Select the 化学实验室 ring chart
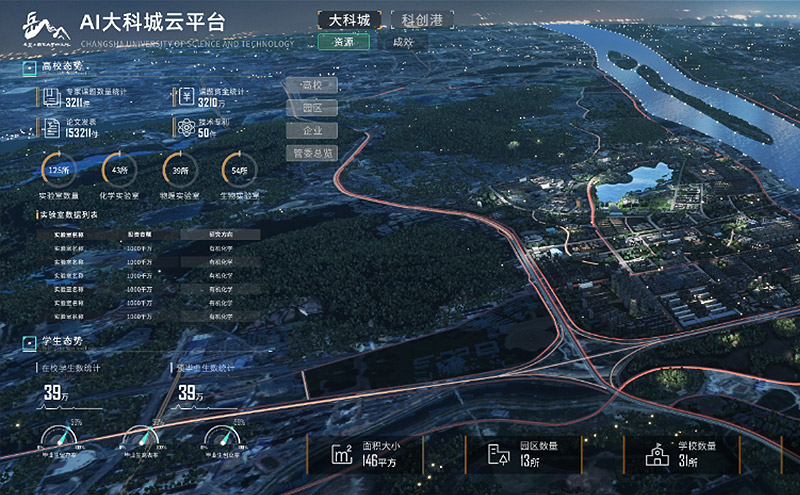Image resolution: width=800 pixels, height=495 pixels. click(x=119, y=170)
